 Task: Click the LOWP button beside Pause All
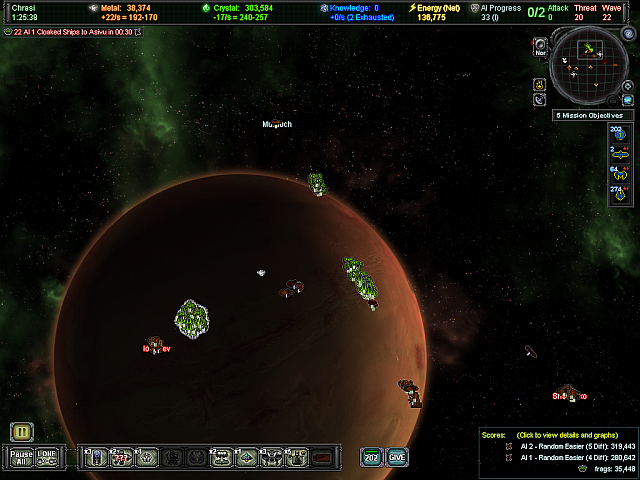[48, 457]
